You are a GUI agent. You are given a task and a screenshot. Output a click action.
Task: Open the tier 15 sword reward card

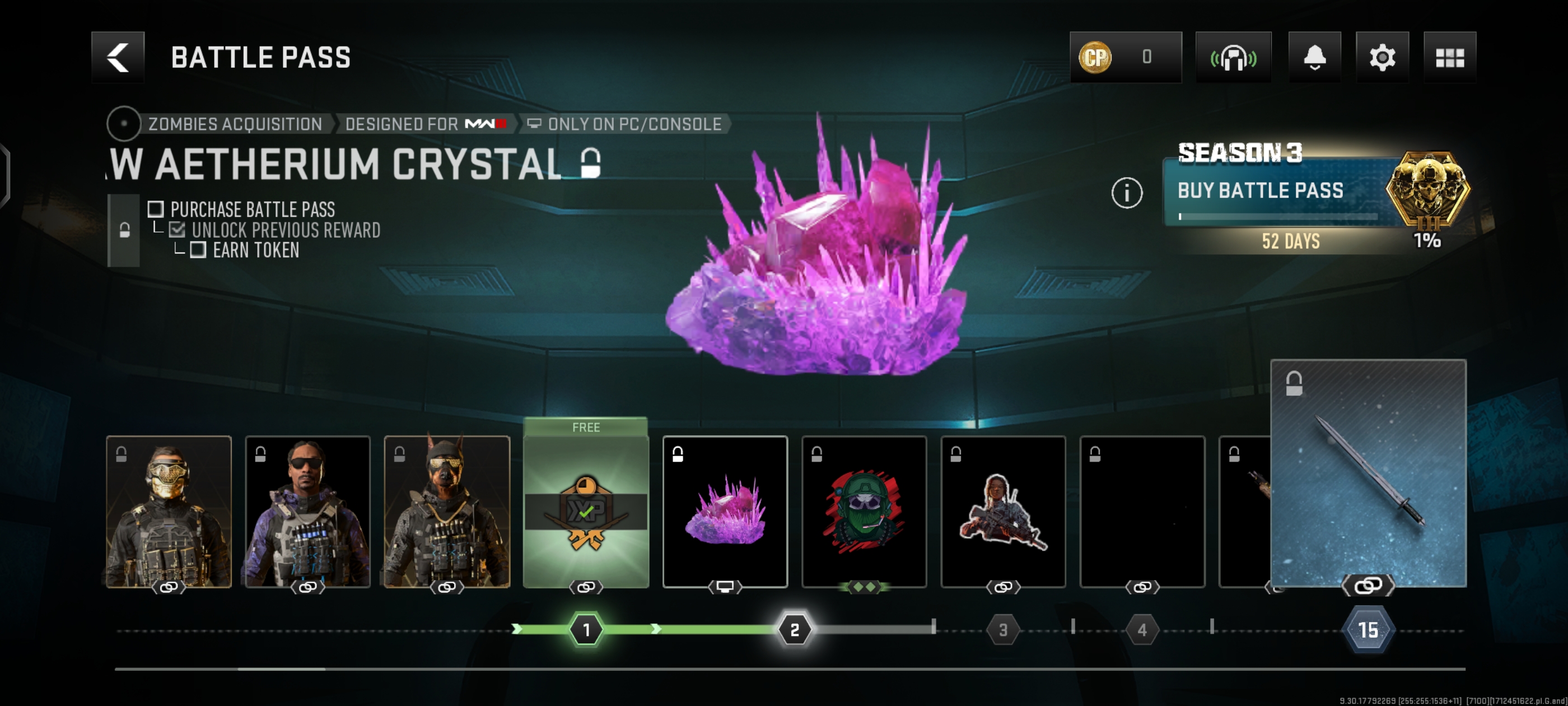pyautogui.click(x=1368, y=473)
